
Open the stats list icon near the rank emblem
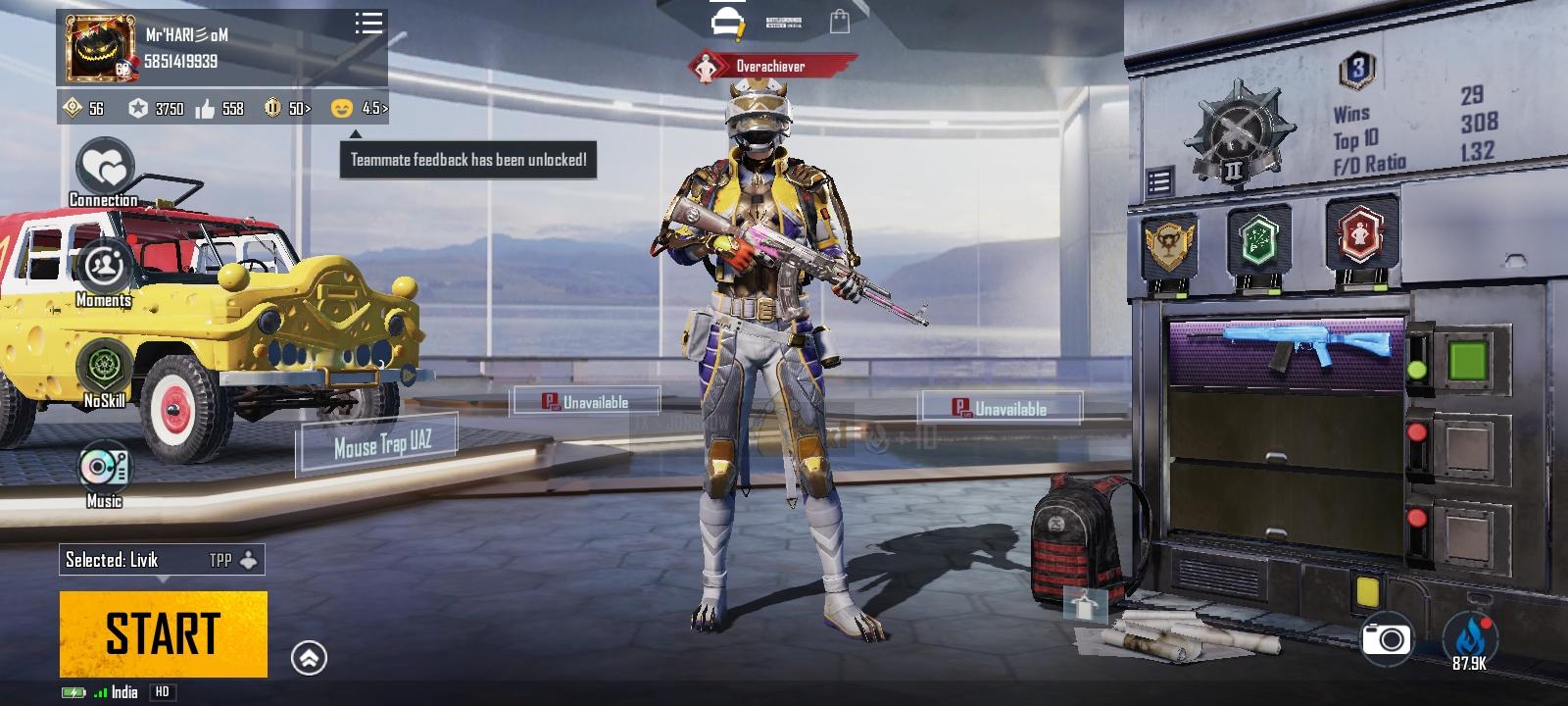pos(1159,181)
